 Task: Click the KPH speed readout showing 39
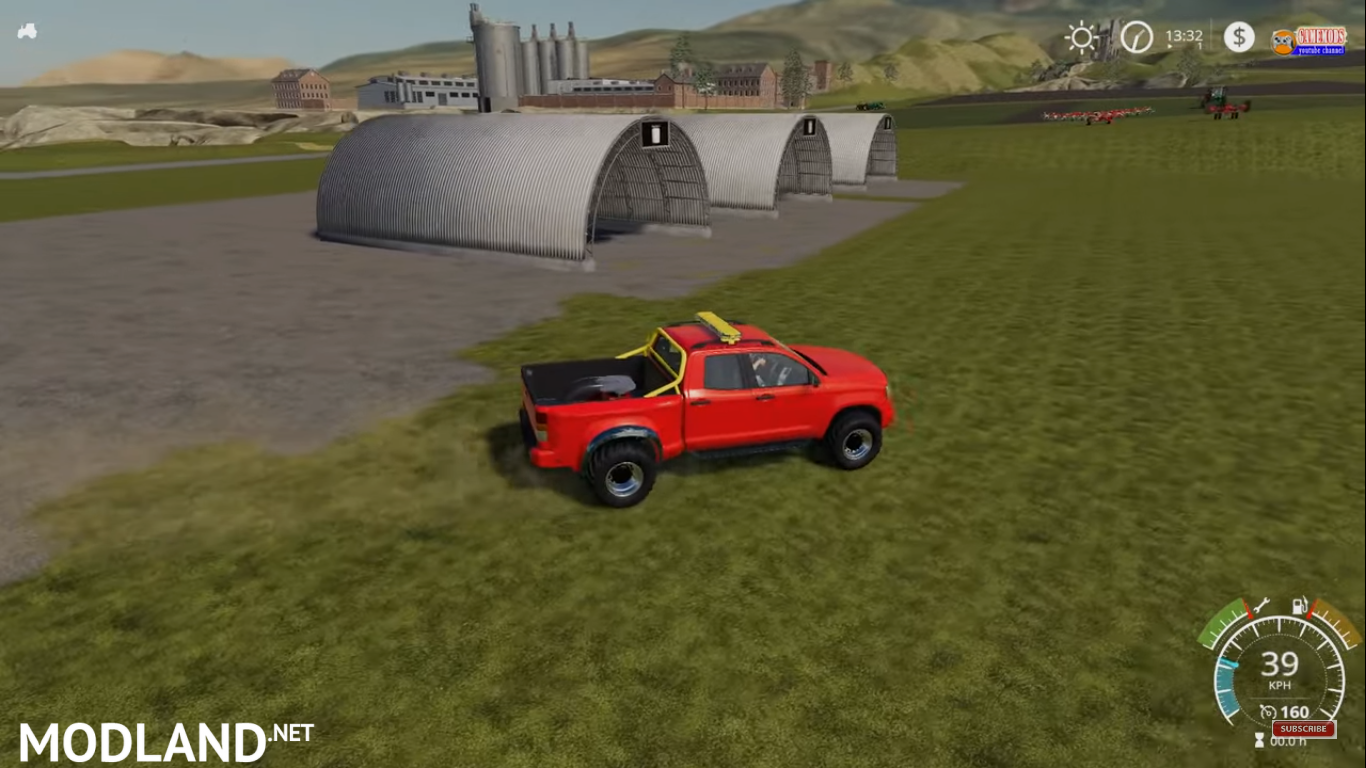pos(1281,666)
